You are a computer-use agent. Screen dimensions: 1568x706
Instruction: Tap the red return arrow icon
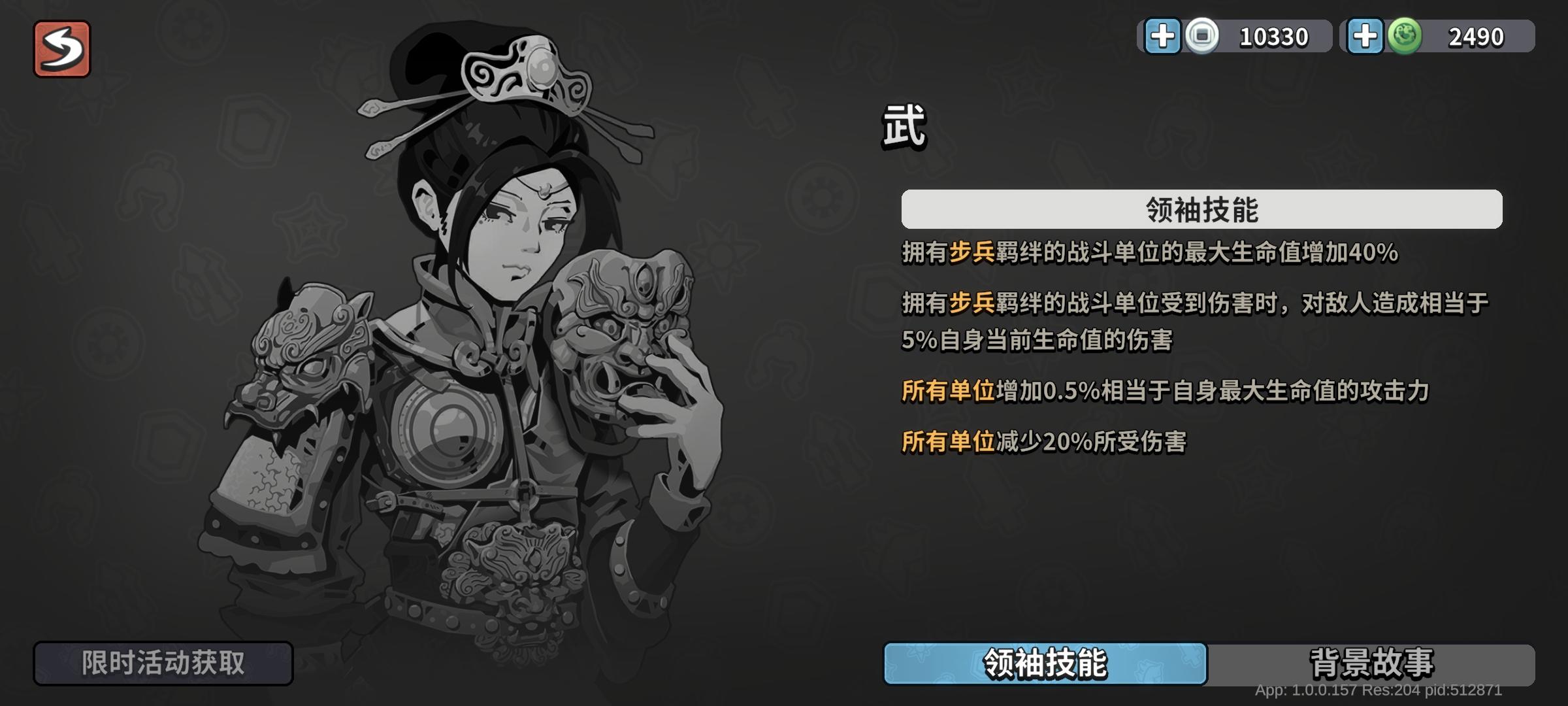point(62,47)
